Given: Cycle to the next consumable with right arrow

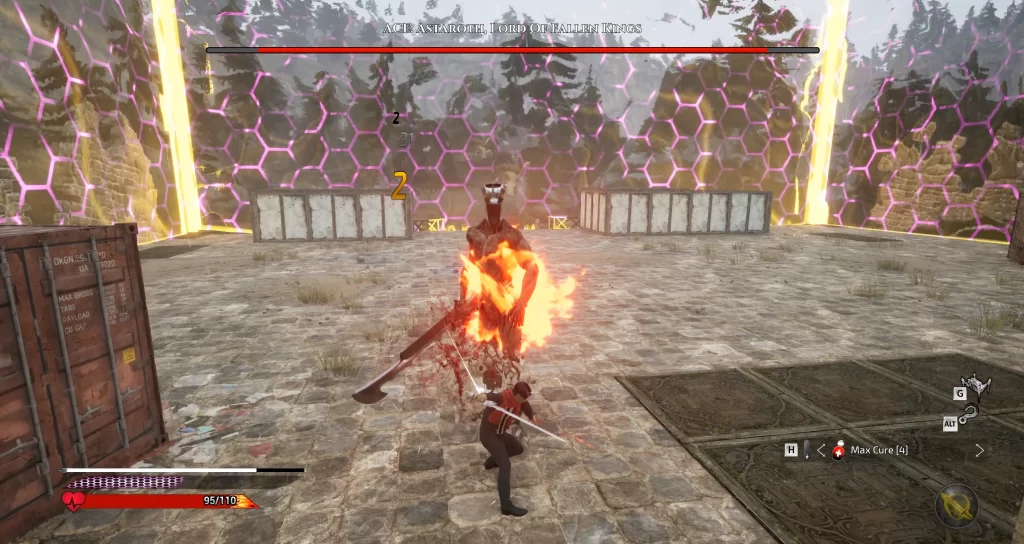Looking at the screenshot, I should tap(979, 450).
